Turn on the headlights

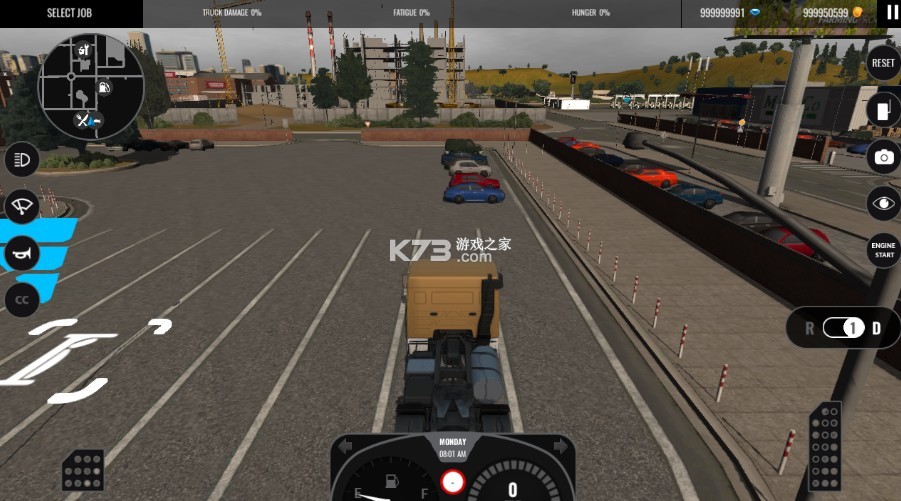coord(21,159)
